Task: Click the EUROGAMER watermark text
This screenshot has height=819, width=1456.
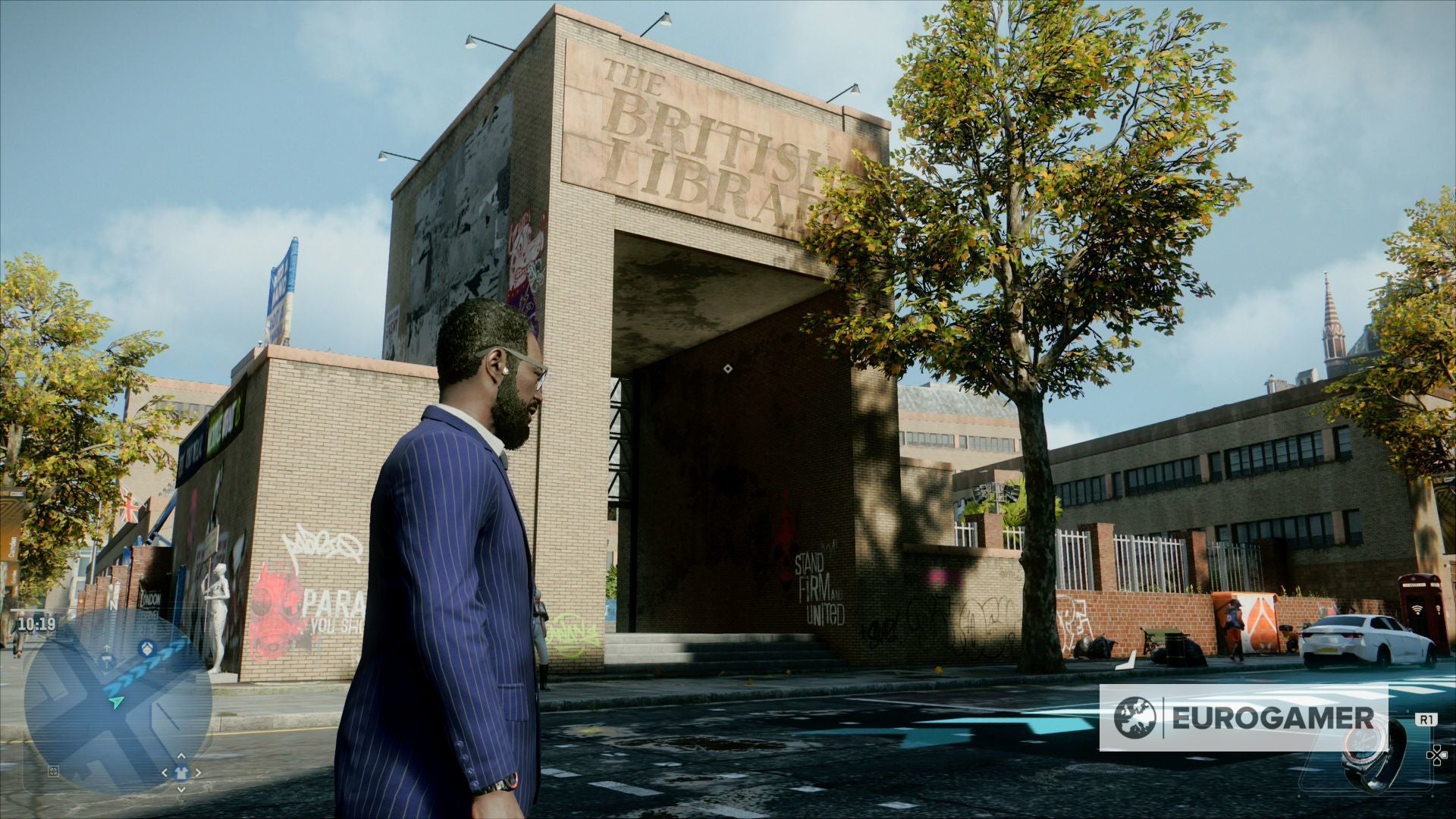Action: pos(1272,717)
